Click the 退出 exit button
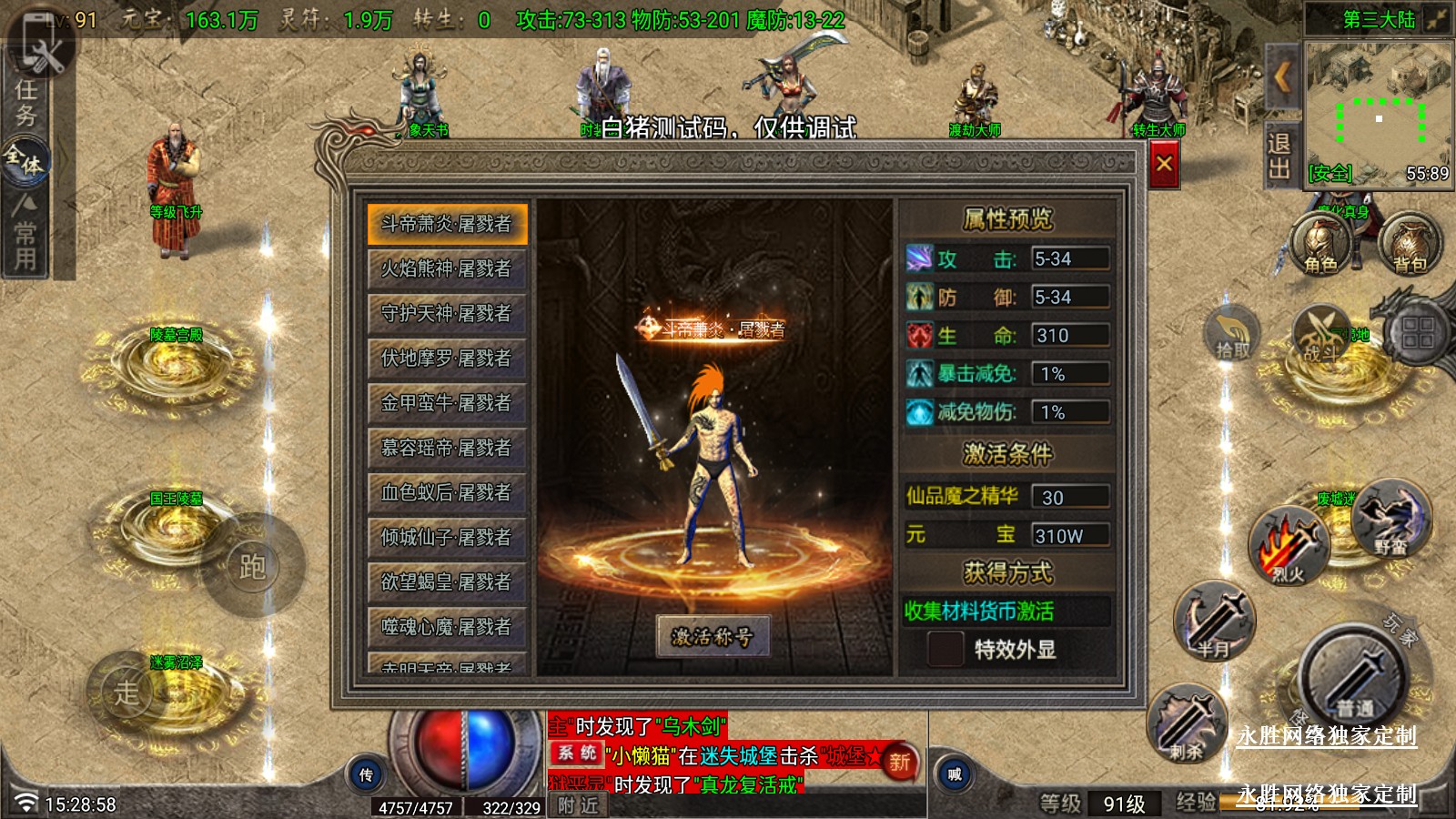Viewport: 1456px width, 819px height. (1279, 156)
